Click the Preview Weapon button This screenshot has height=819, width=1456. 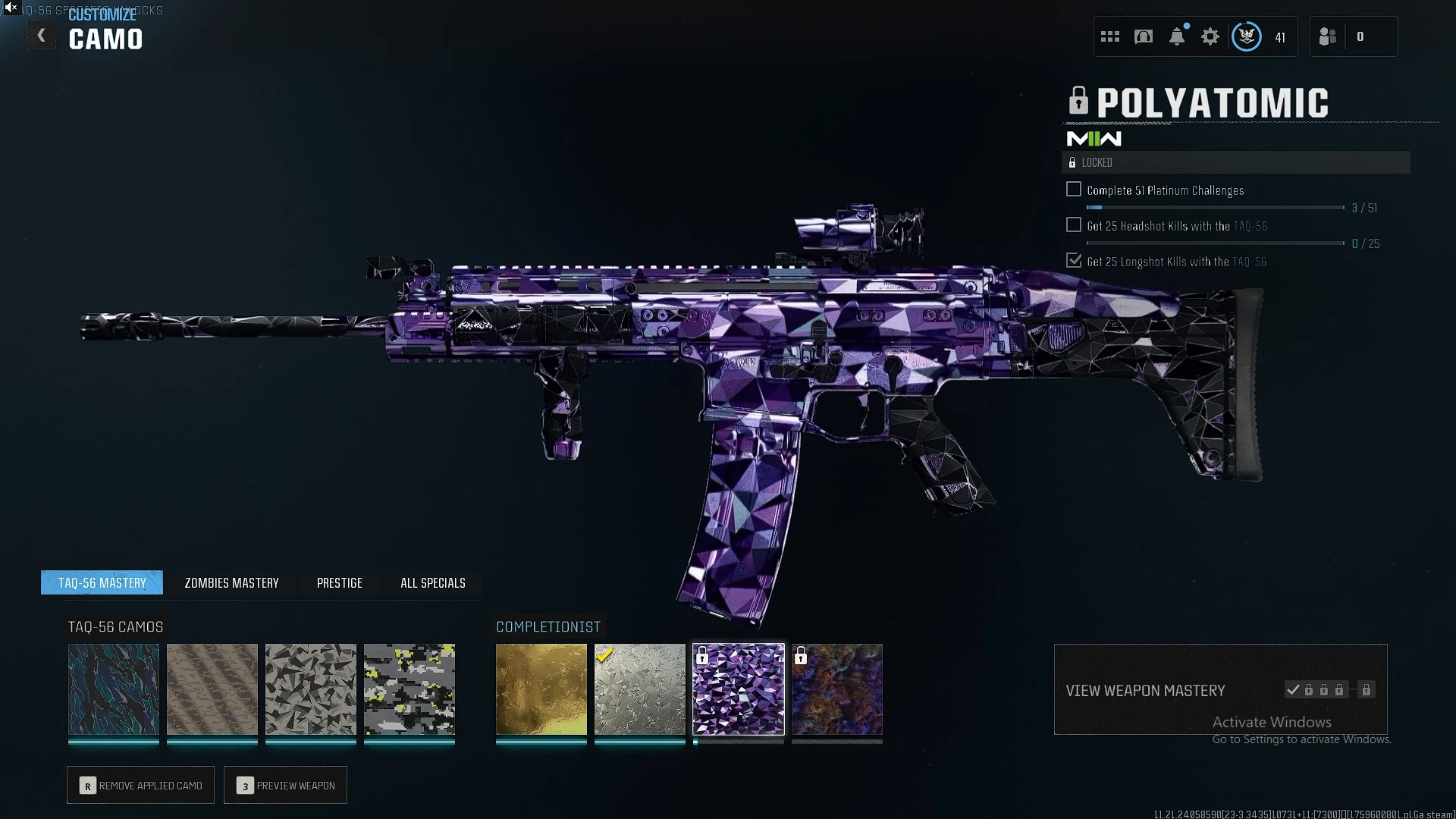coord(285,786)
